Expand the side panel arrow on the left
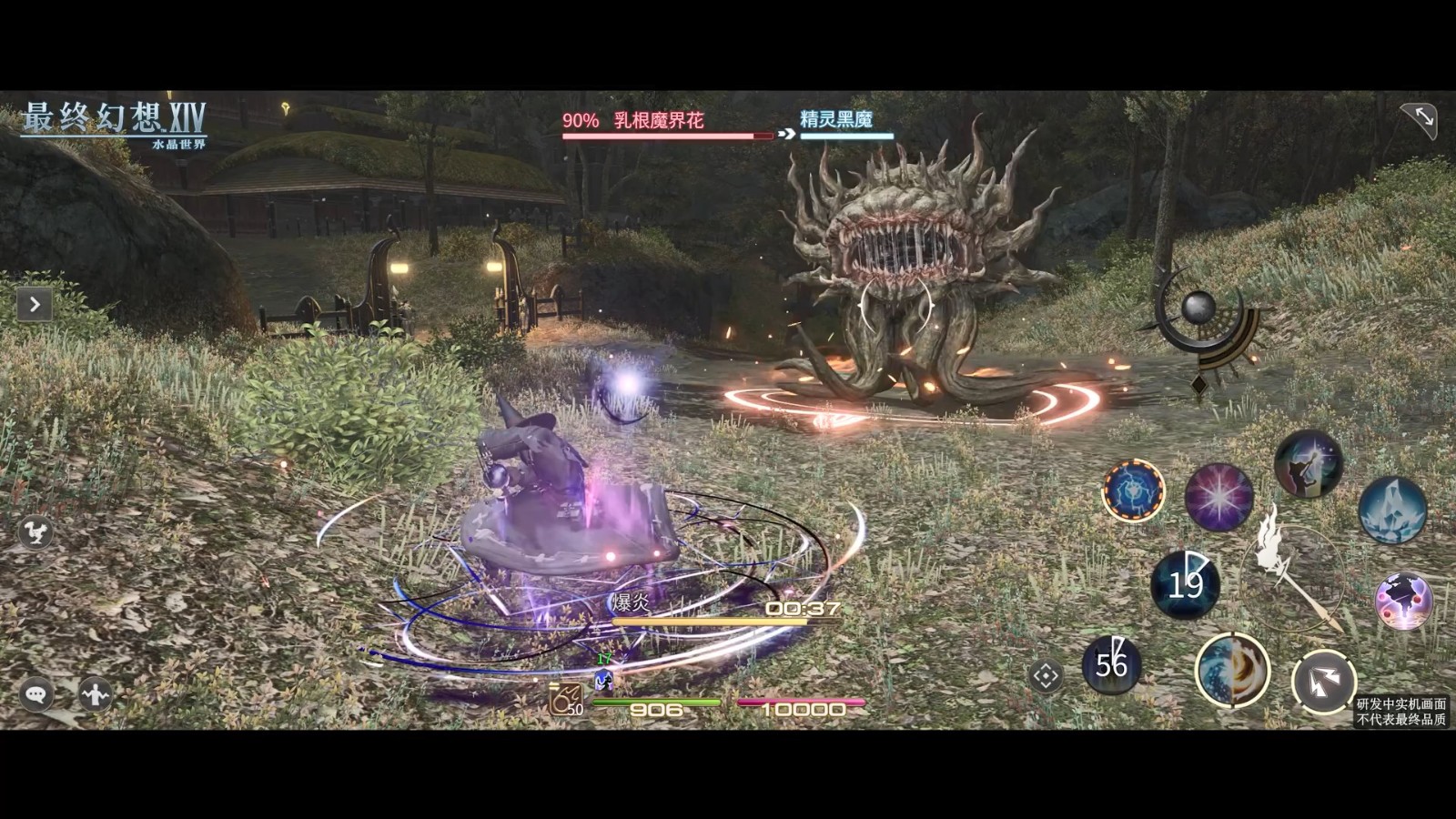The image size is (1456, 819). (x=35, y=305)
